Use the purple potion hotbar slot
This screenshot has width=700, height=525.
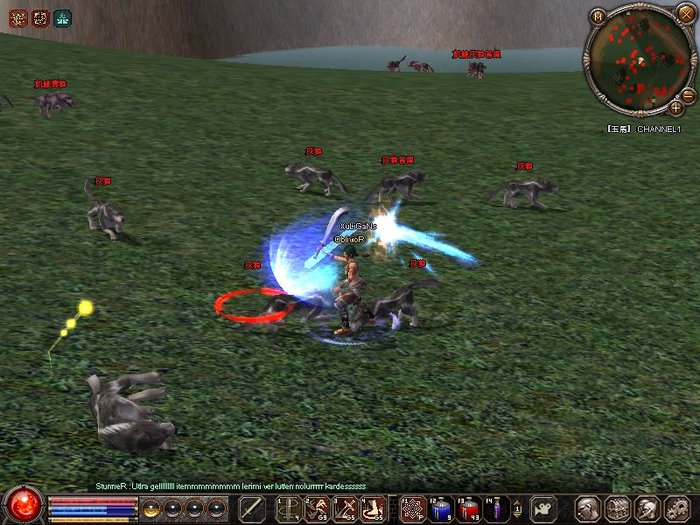(x=495, y=509)
